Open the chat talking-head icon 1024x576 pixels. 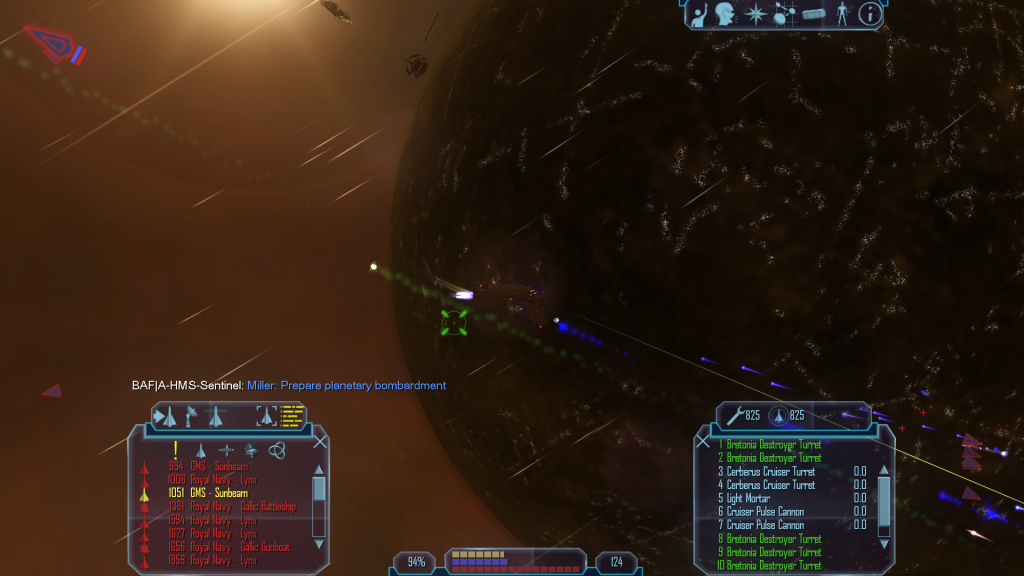(727, 14)
